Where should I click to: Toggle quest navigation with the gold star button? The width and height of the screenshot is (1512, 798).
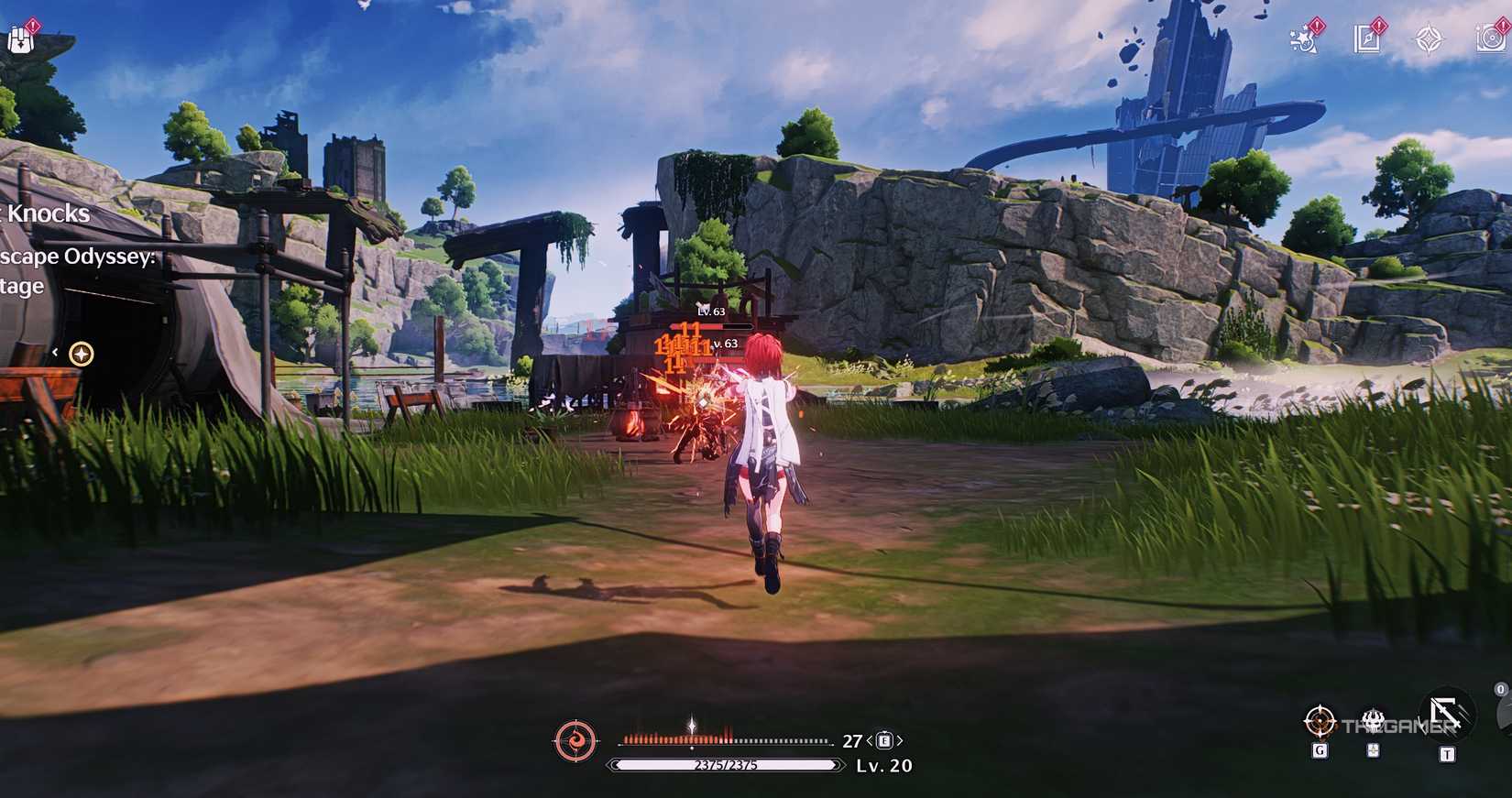click(x=82, y=351)
